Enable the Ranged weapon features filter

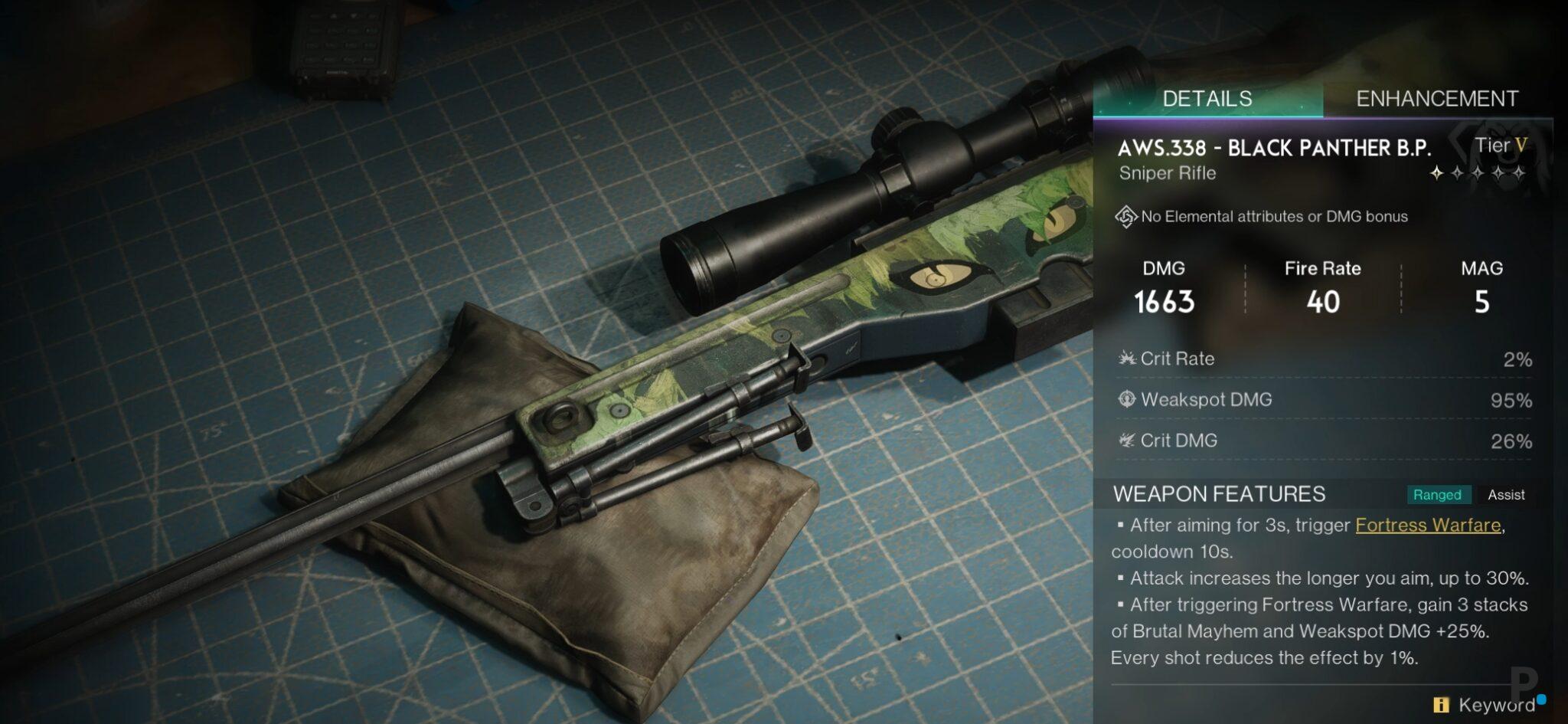(x=1439, y=495)
